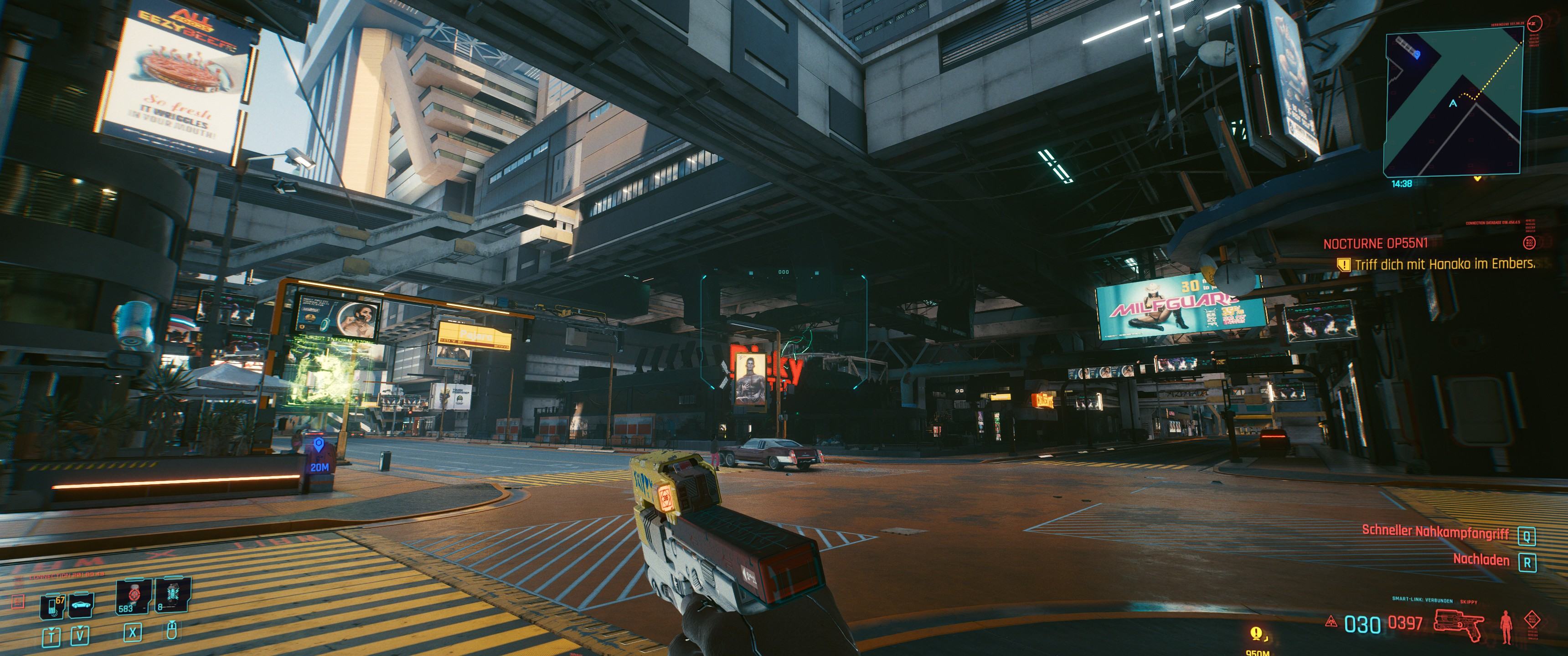Select the yellow quest marker at 950M

coord(1256,634)
